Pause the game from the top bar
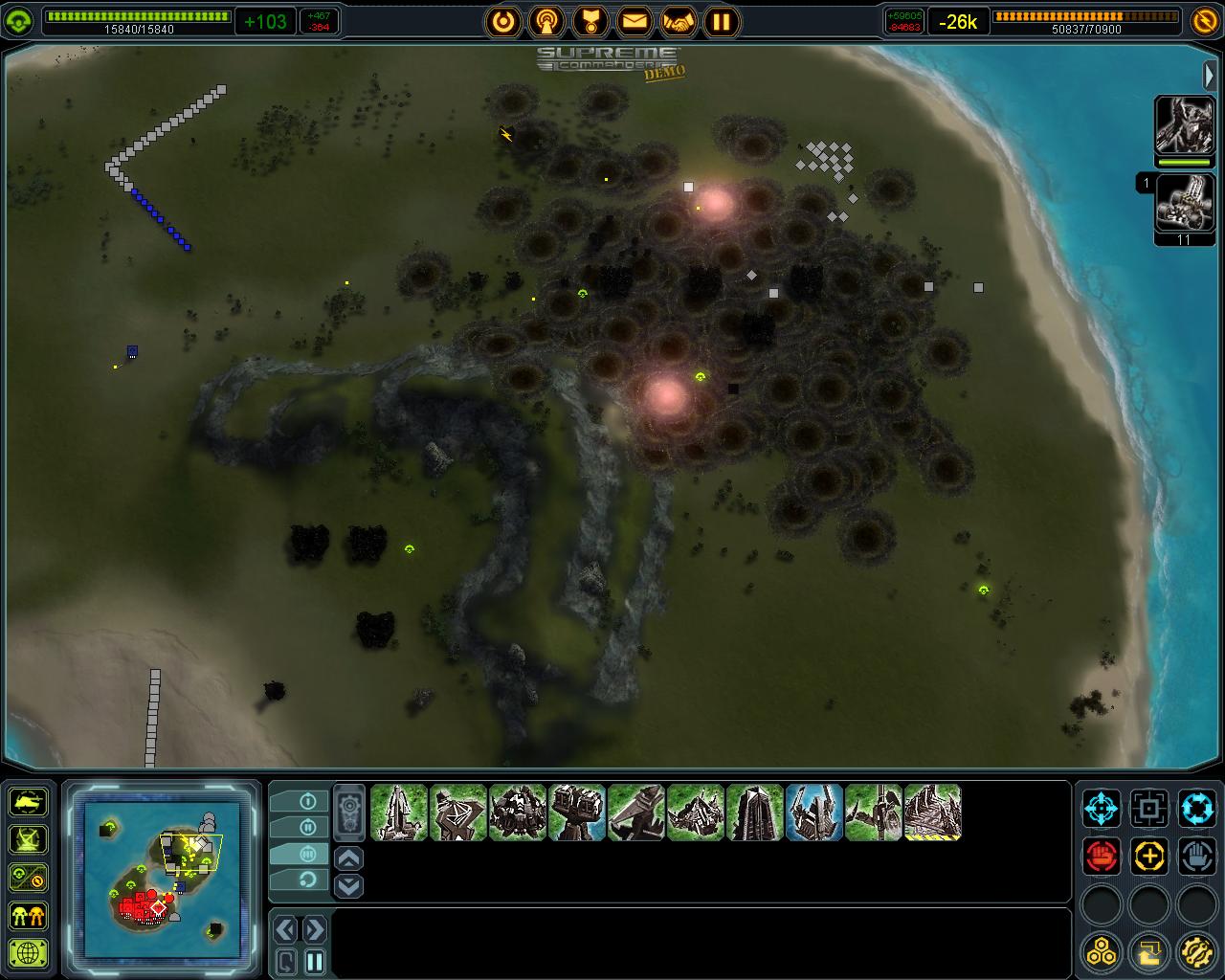Viewport: 1225px width, 980px height. click(x=722, y=20)
